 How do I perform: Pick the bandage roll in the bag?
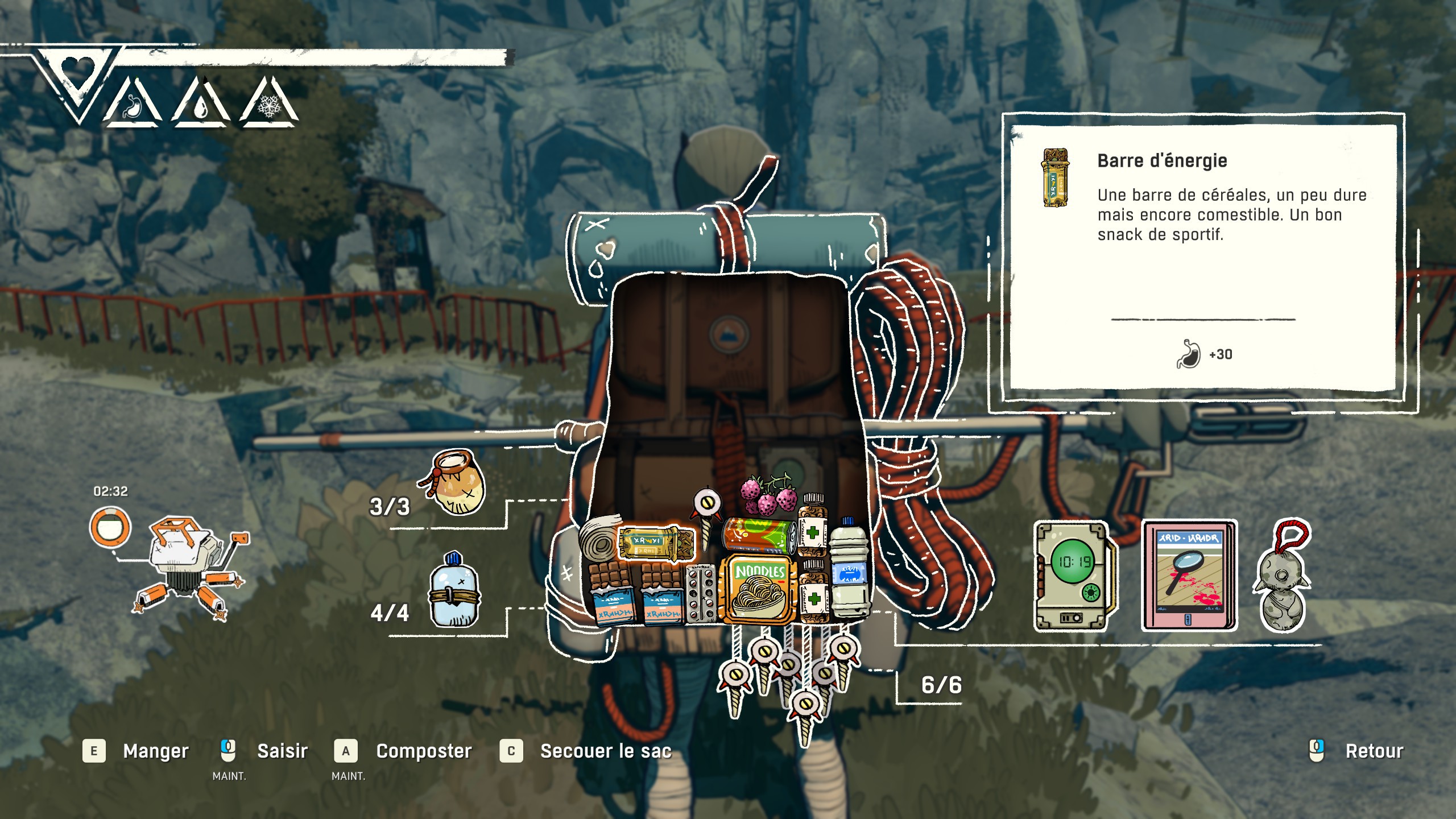597,540
